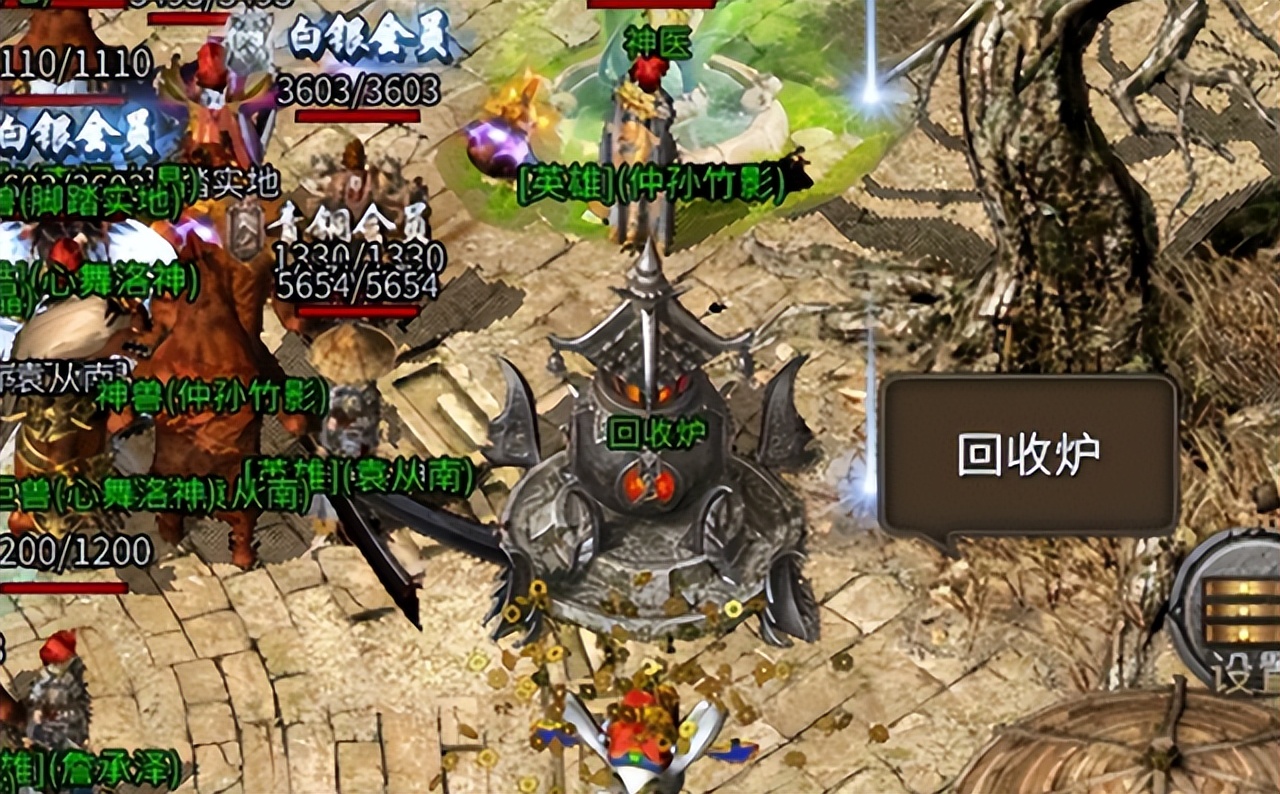Tap the 回收炉 speech bubble label
This screenshot has width=1280, height=794.
pos(1028,456)
